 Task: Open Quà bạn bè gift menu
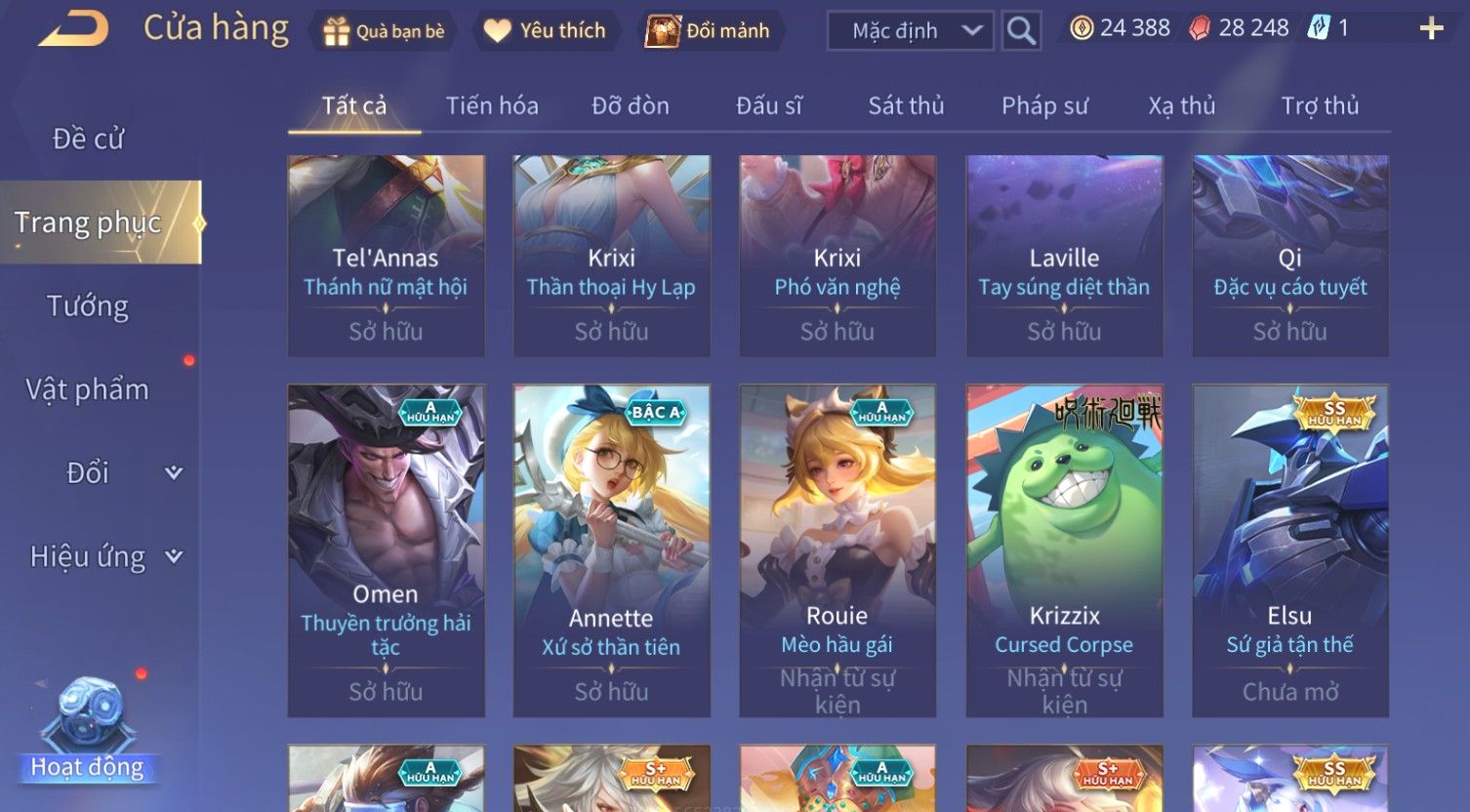[x=384, y=31]
